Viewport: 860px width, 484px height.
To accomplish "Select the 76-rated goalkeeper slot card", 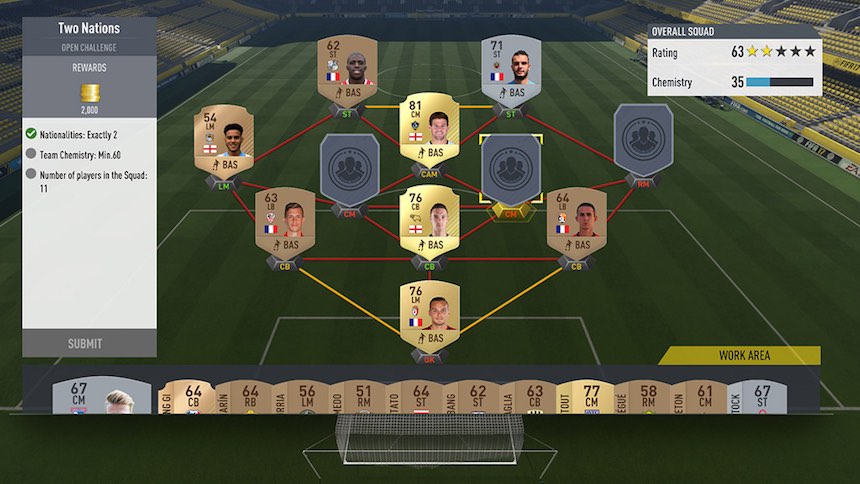I will [x=429, y=314].
